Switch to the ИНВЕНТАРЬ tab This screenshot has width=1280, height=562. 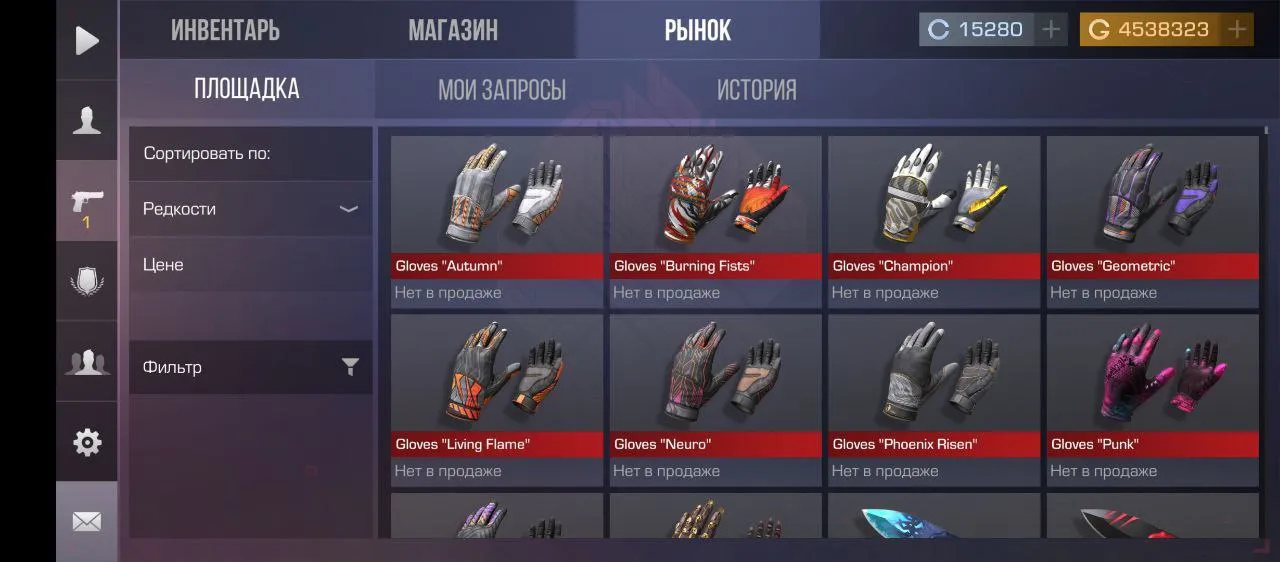pyautogui.click(x=225, y=30)
